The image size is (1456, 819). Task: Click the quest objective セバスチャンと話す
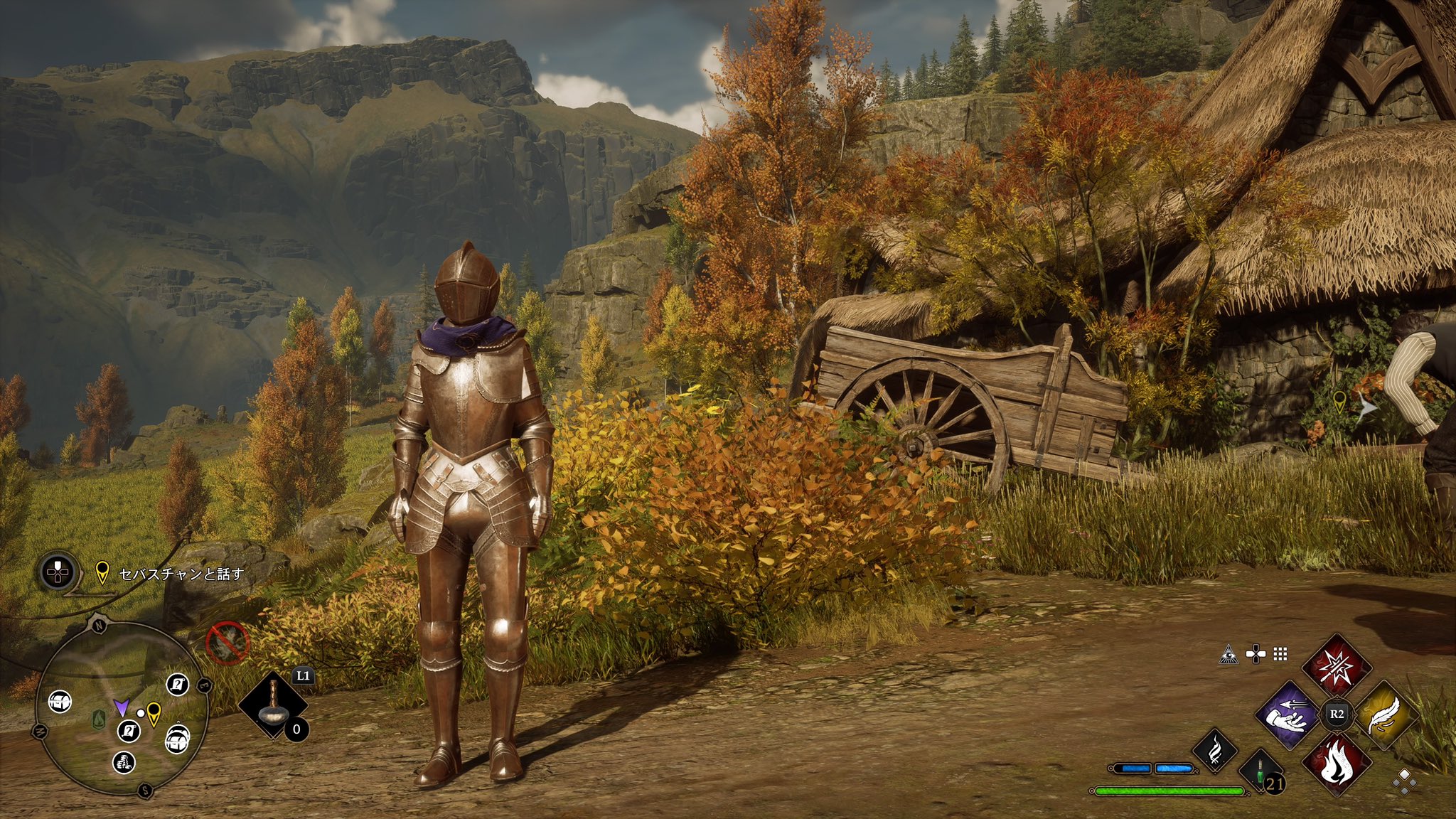pyautogui.click(x=181, y=573)
